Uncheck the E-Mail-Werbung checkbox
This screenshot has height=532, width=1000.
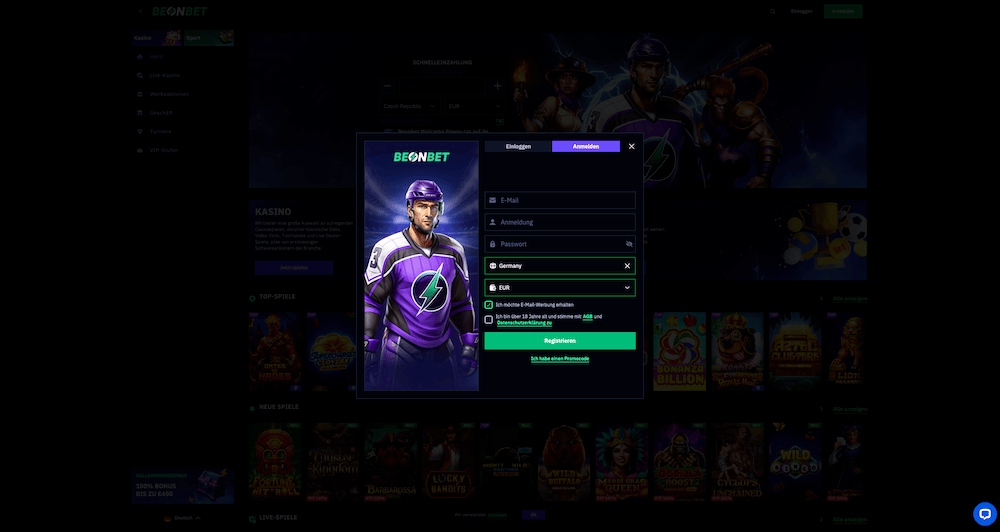(x=489, y=305)
